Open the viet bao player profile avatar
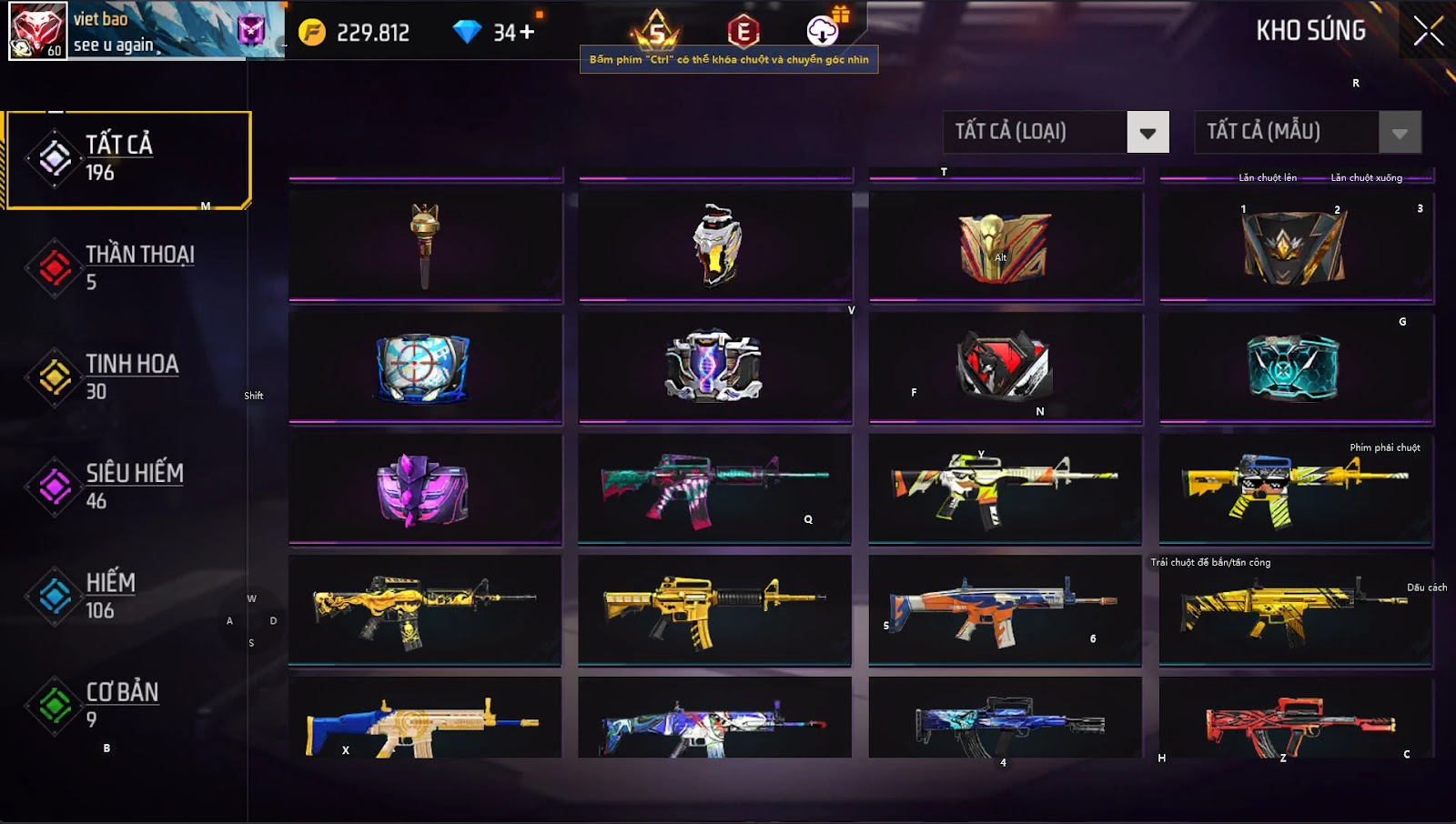 (x=37, y=30)
